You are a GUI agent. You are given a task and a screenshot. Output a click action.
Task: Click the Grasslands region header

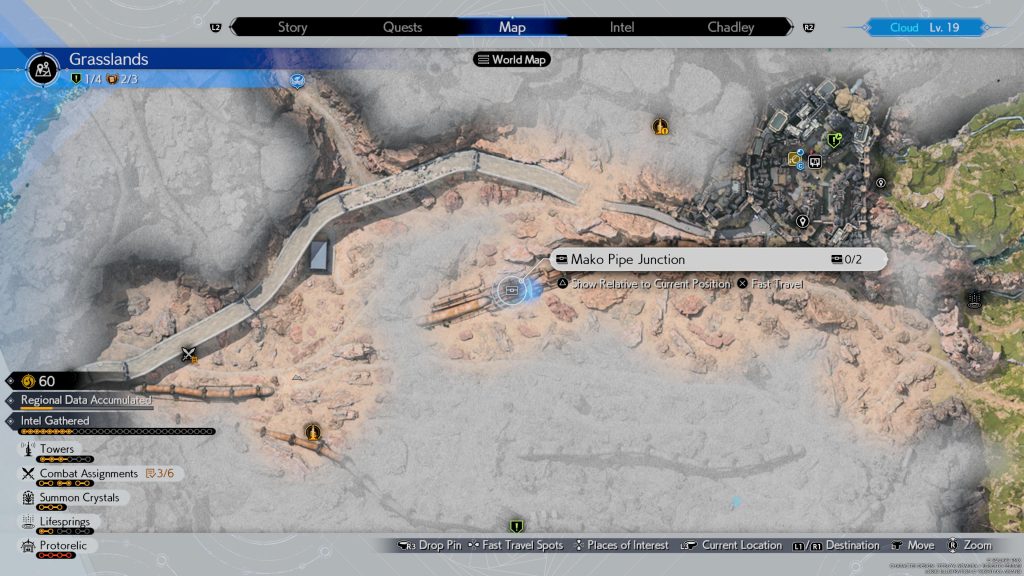tap(108, 60)
